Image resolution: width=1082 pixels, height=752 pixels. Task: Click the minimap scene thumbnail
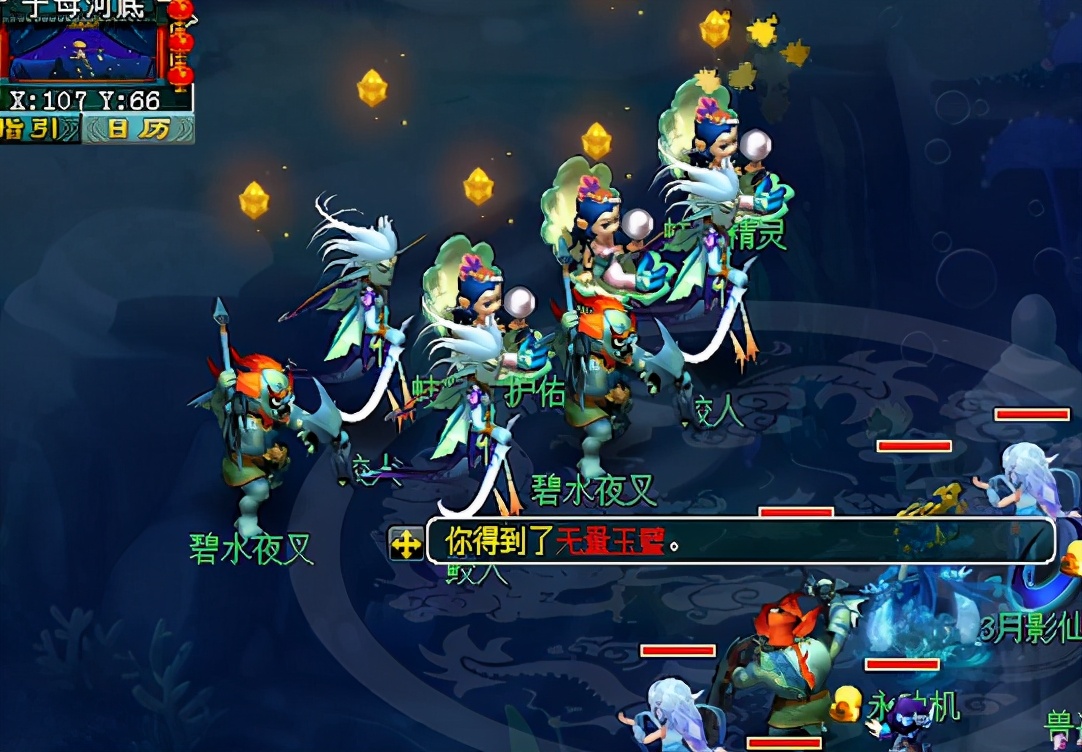82,53
